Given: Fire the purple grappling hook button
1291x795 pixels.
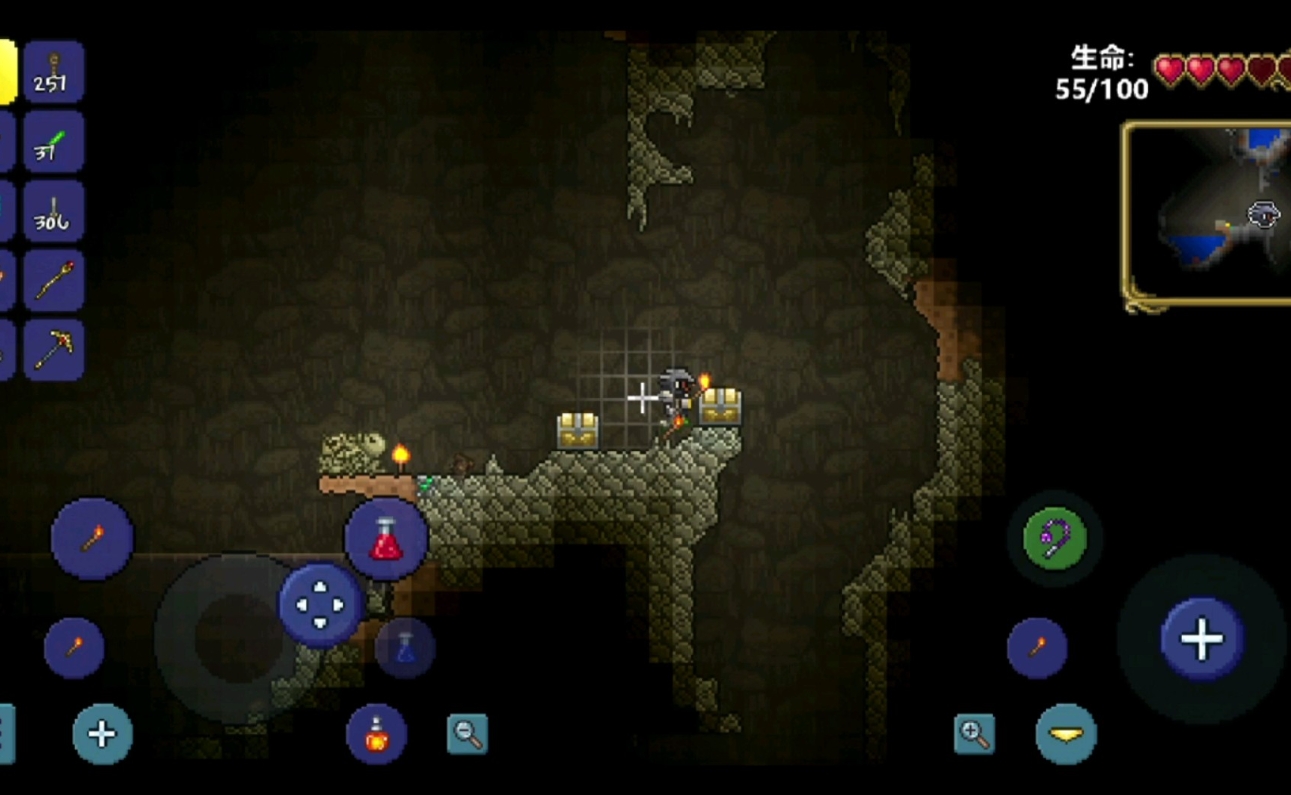Looking at the screenshot, I should click(1055, 539).
